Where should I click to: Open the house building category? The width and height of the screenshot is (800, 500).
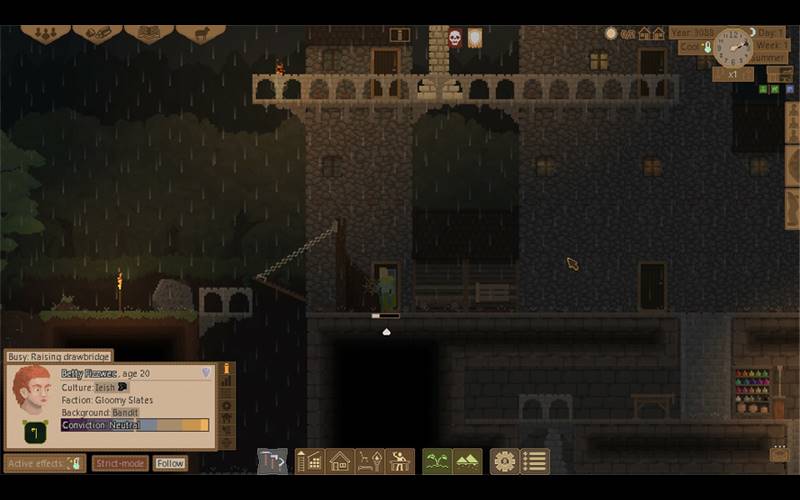[339, 461]
